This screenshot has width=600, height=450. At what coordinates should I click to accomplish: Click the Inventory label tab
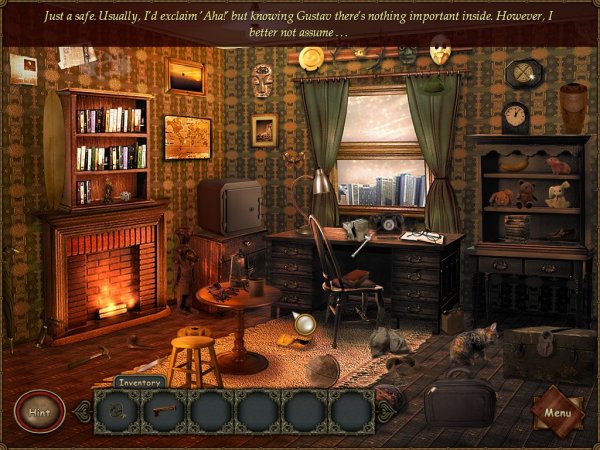click(x=139, y=381)
